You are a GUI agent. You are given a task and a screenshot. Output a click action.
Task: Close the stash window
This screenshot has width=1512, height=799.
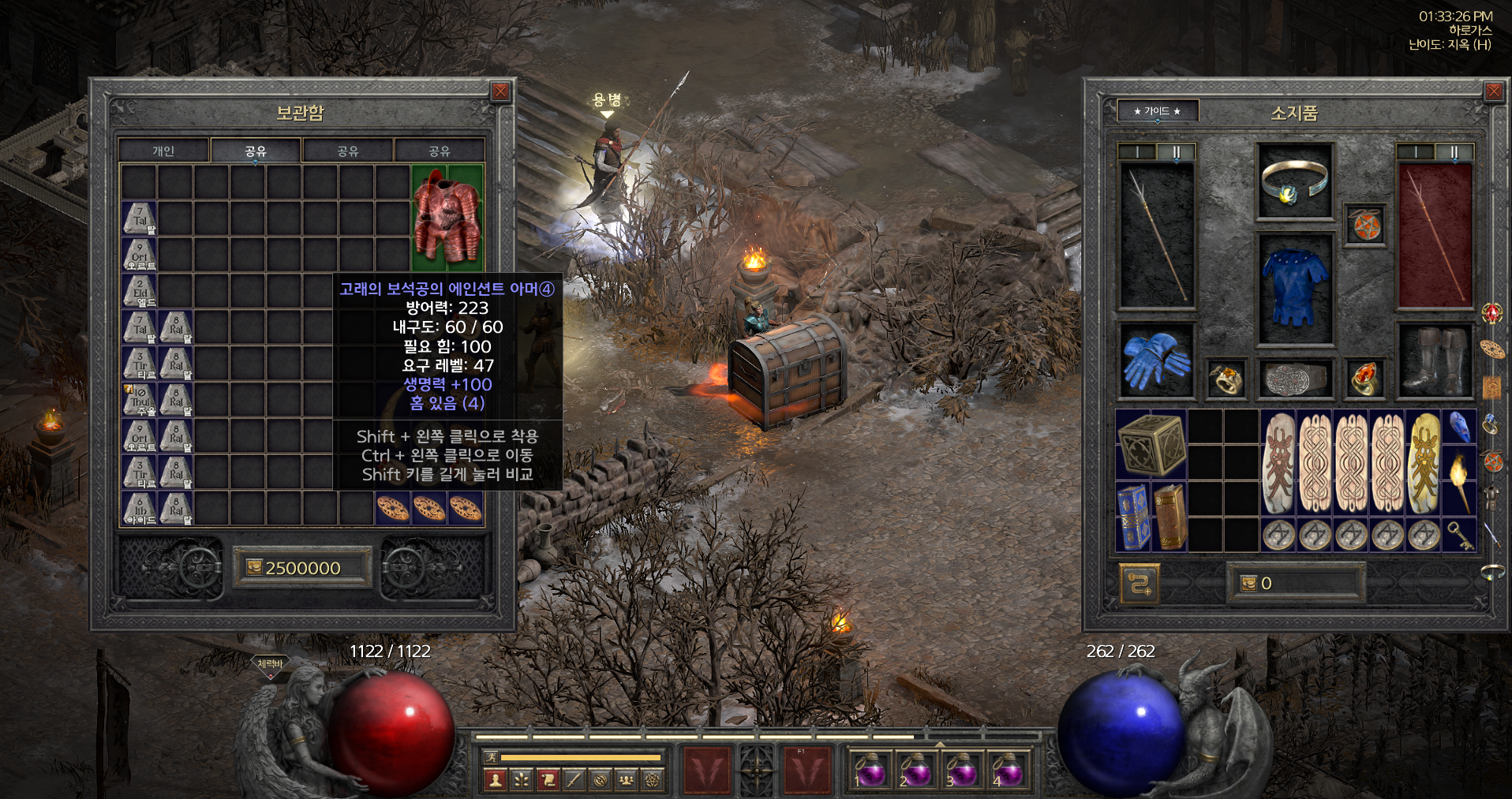click(x=500, y=92)
